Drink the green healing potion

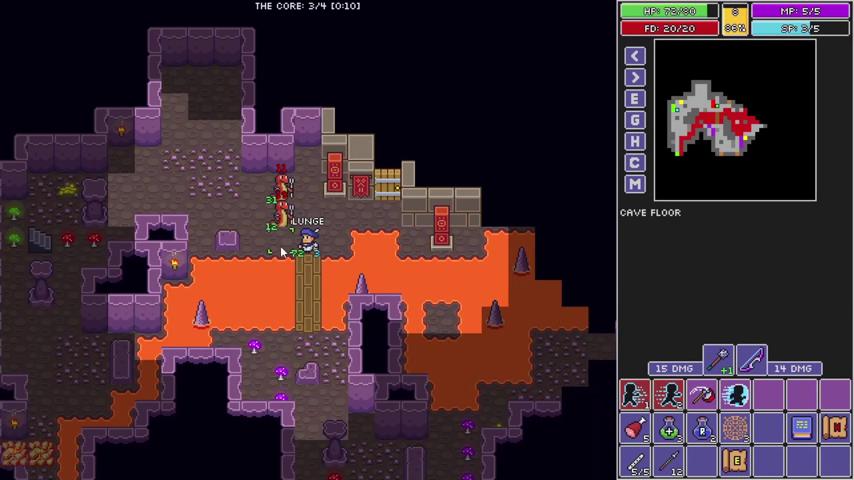click(668, 428)
